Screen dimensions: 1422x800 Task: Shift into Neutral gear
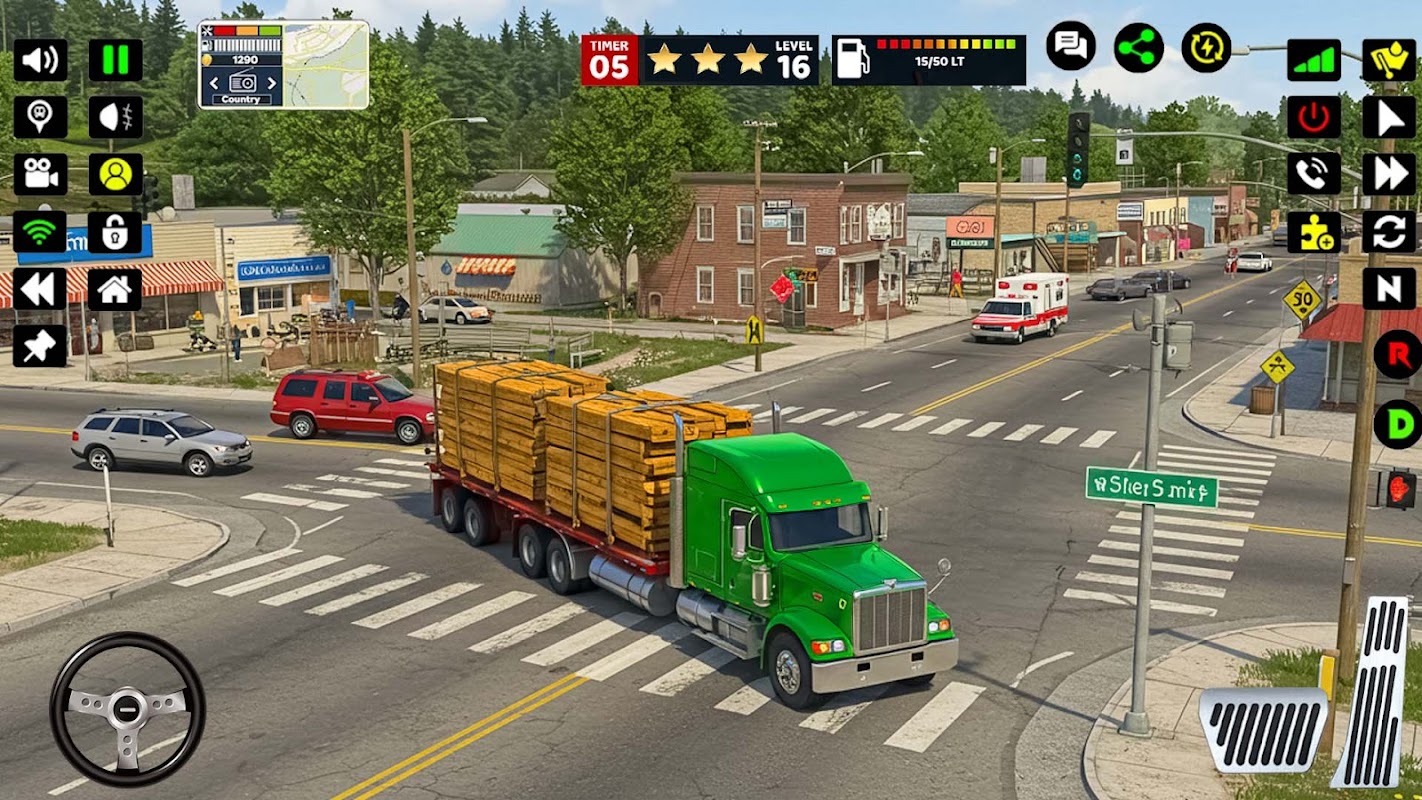1389,289
